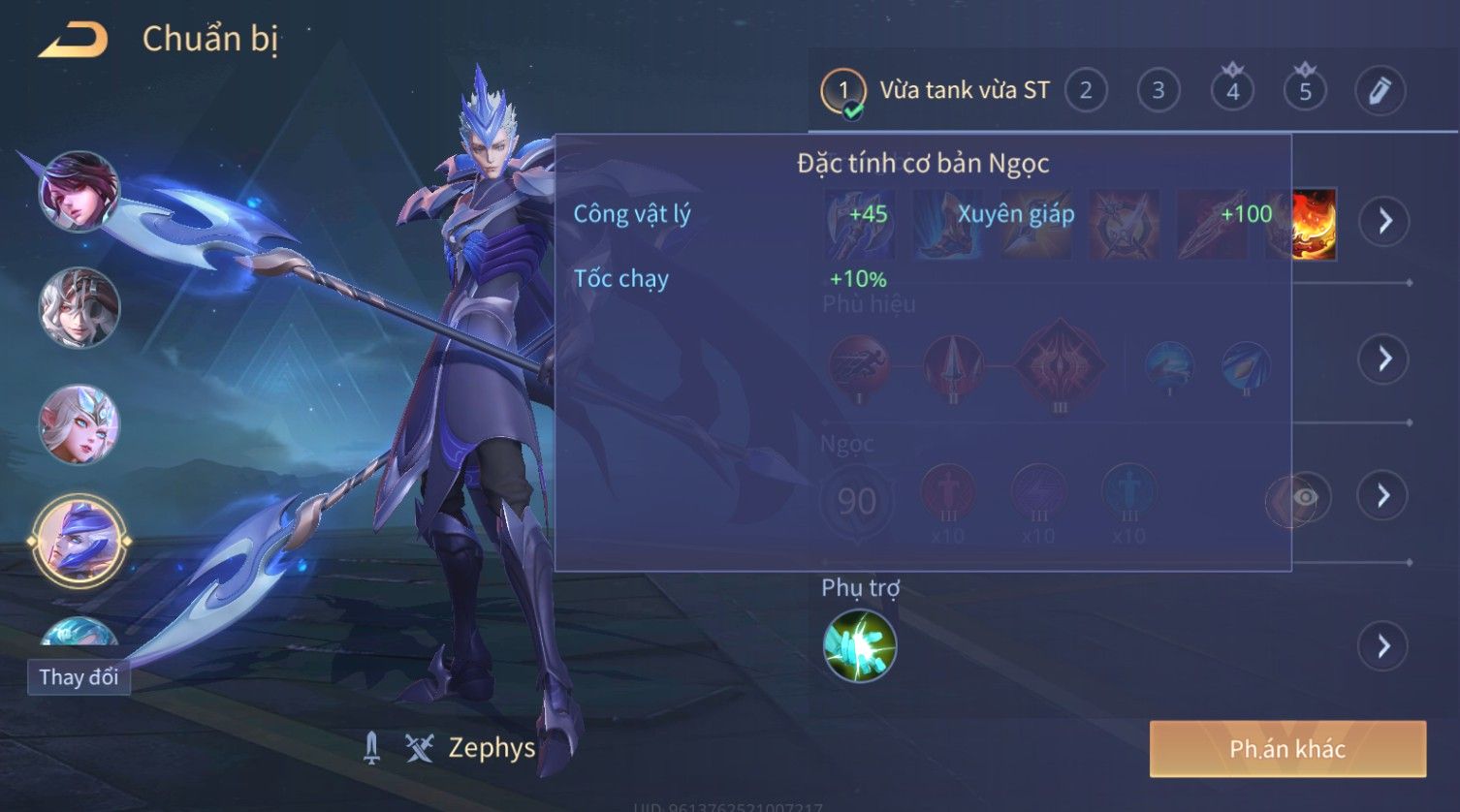This screenshot has height=812, width=1460.
Task: Open the Phụ trợ section arrow
Action: coord(1383,645)
